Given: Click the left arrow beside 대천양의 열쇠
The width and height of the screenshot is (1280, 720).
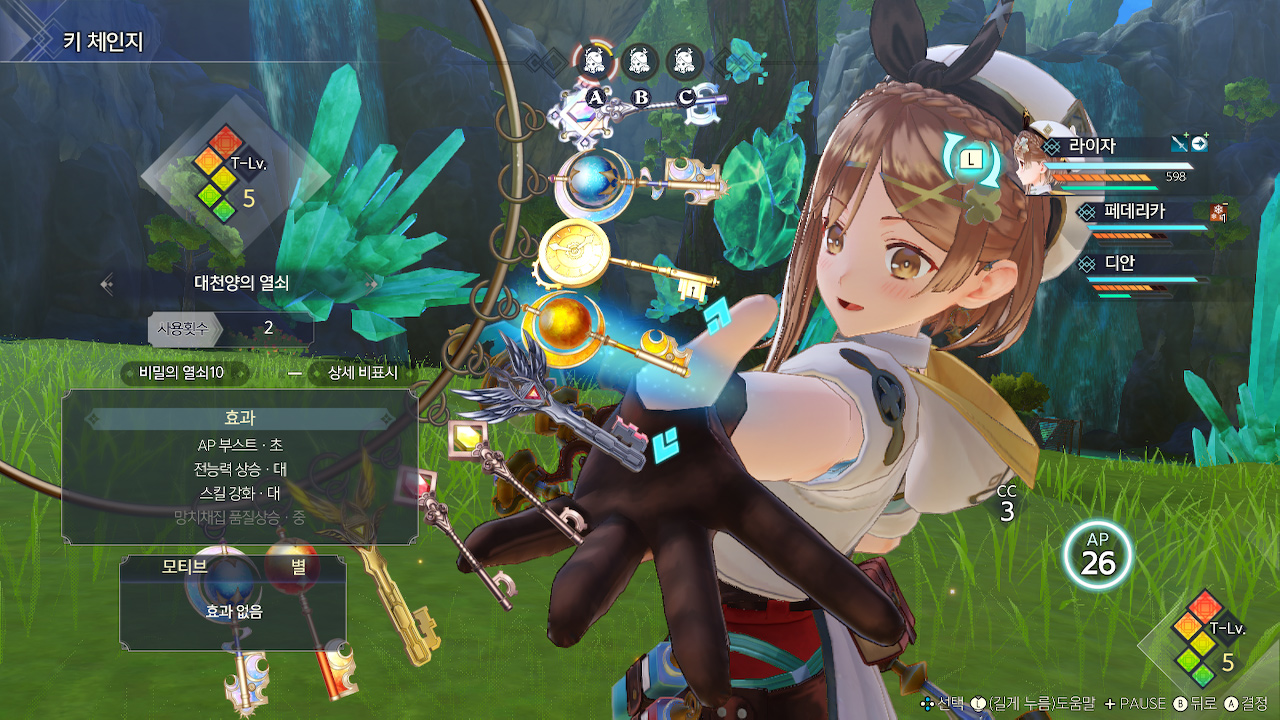Looking at the screenshot, I should point(107,284).
